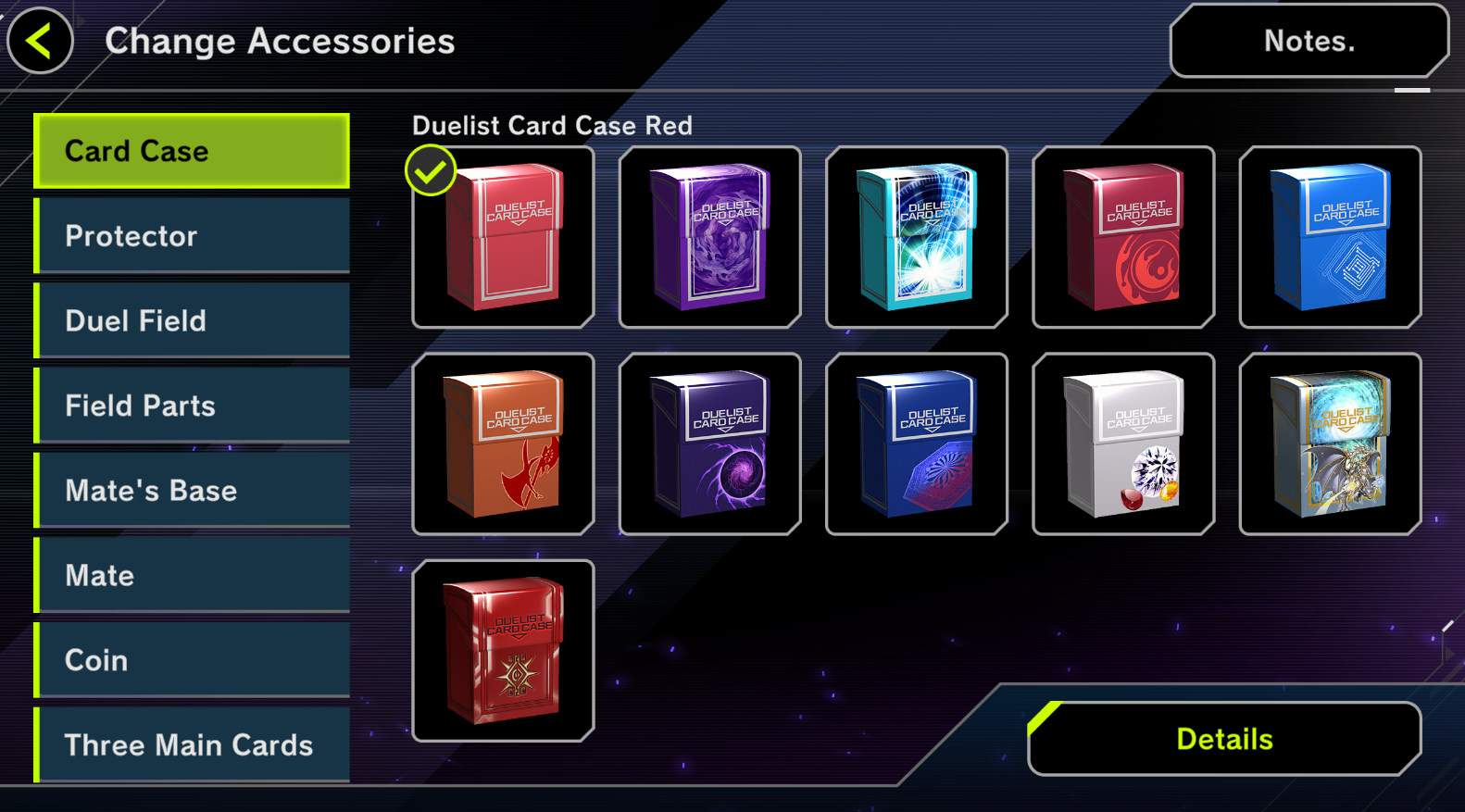Go back using the arrow button

(x=40, y=41)
